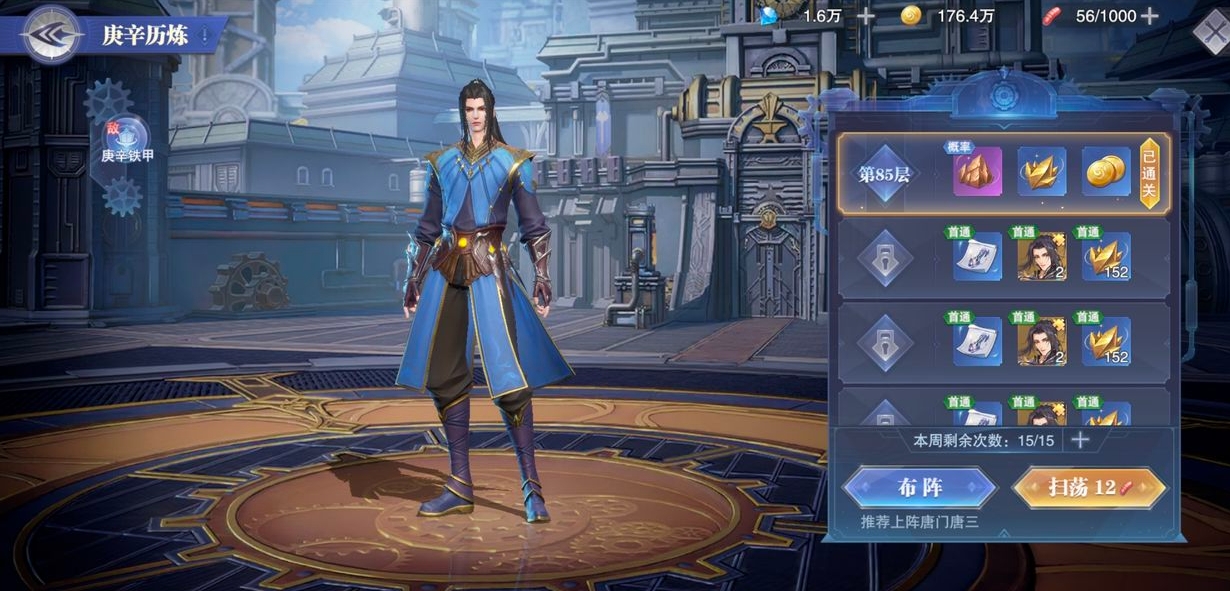This screenshot has width=1230, height=591.
Task: Inspect the purple crystal 概率 reward
Action: click(976, 172)
